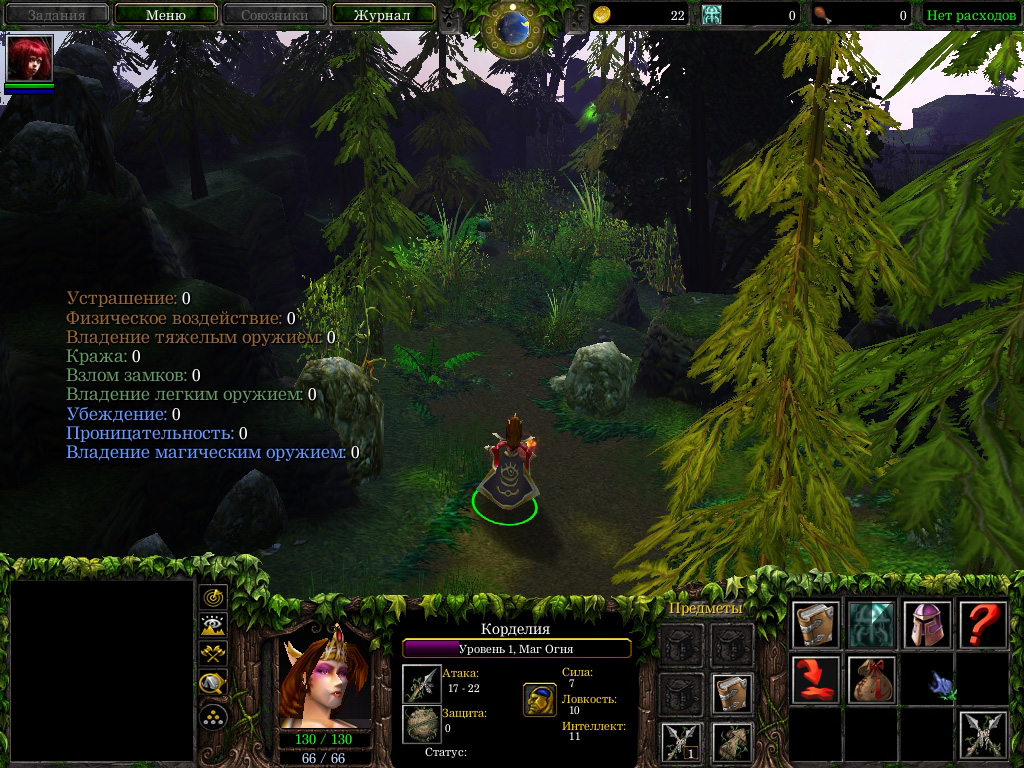Activate the minimap signal ping button

pyautogui.click(x=213, y=597)
